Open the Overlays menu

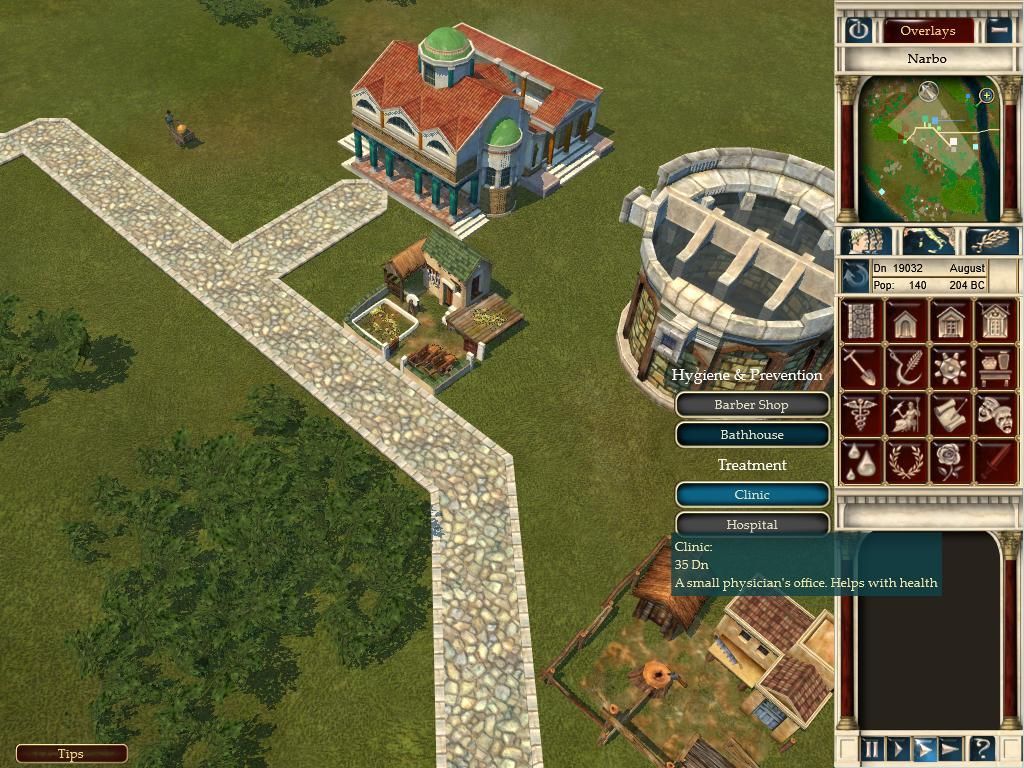pyautogui.click(x=927, y=30)
